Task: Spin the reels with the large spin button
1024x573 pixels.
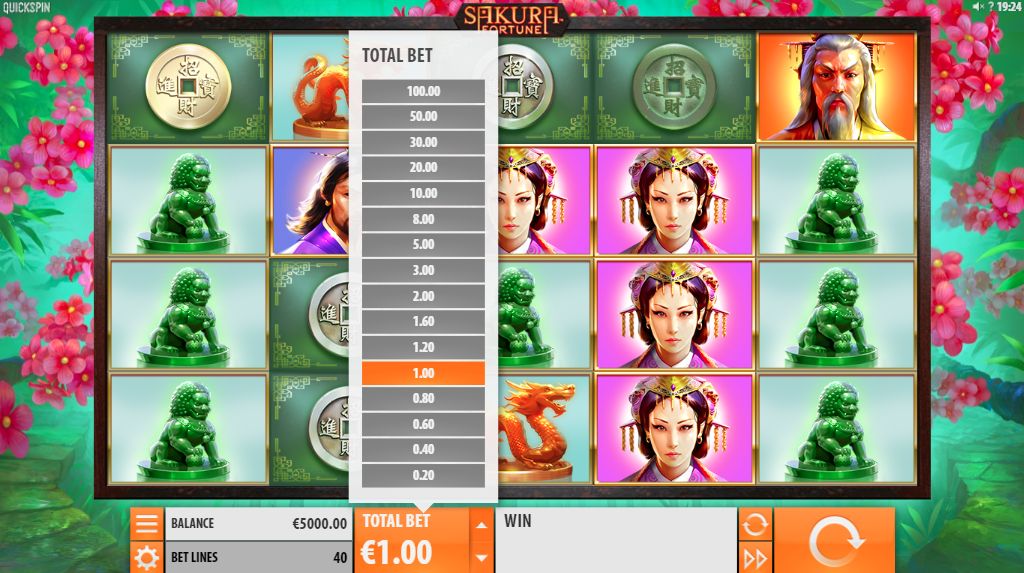Action: click(x=834, y=540)
